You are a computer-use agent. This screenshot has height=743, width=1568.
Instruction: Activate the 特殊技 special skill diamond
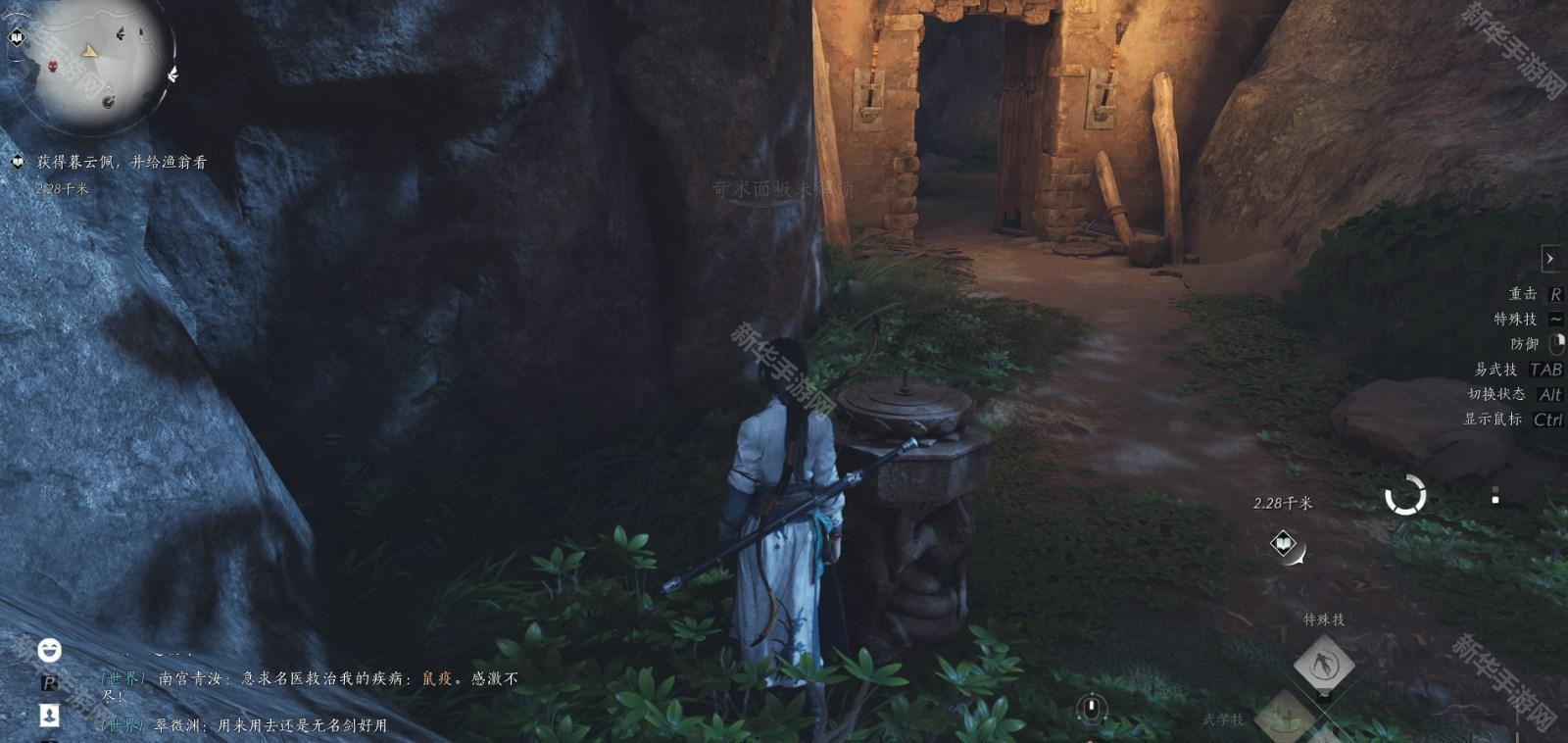coord(1323,666)
